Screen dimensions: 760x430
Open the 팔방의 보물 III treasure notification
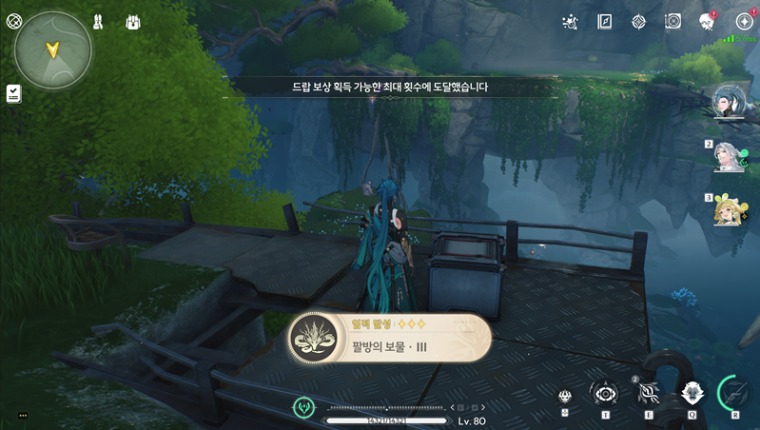[390, 338]
